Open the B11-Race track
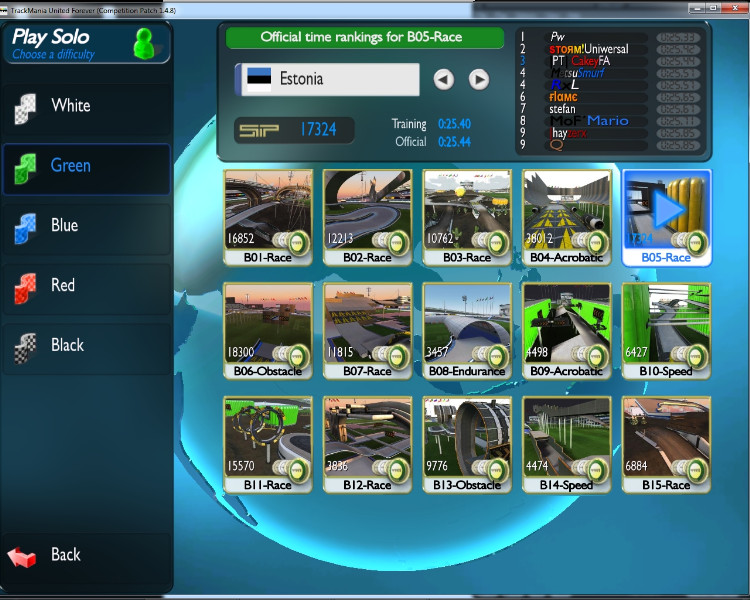 coord(268,444)
